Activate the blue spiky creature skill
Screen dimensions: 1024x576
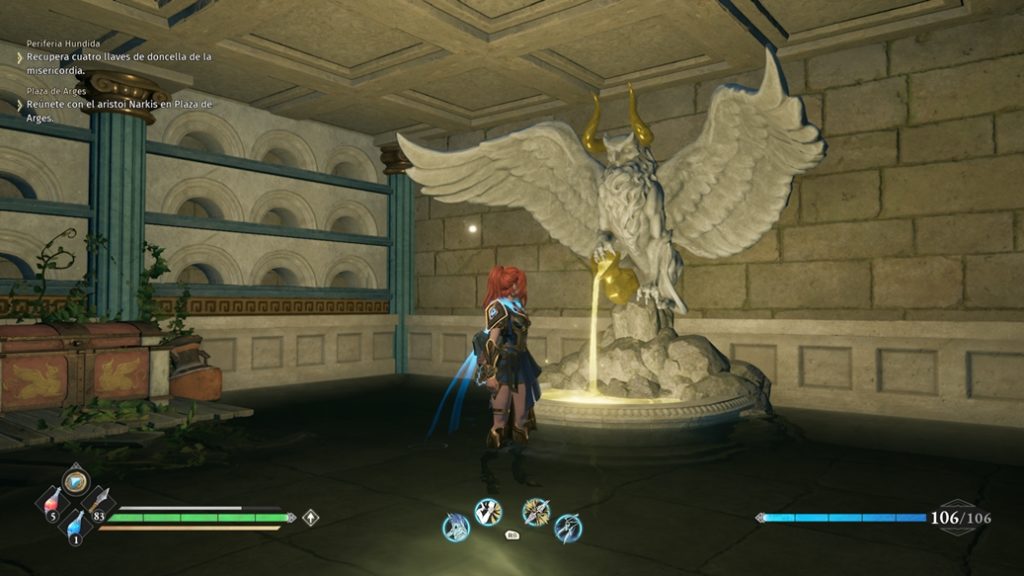[x=456, y=527]
